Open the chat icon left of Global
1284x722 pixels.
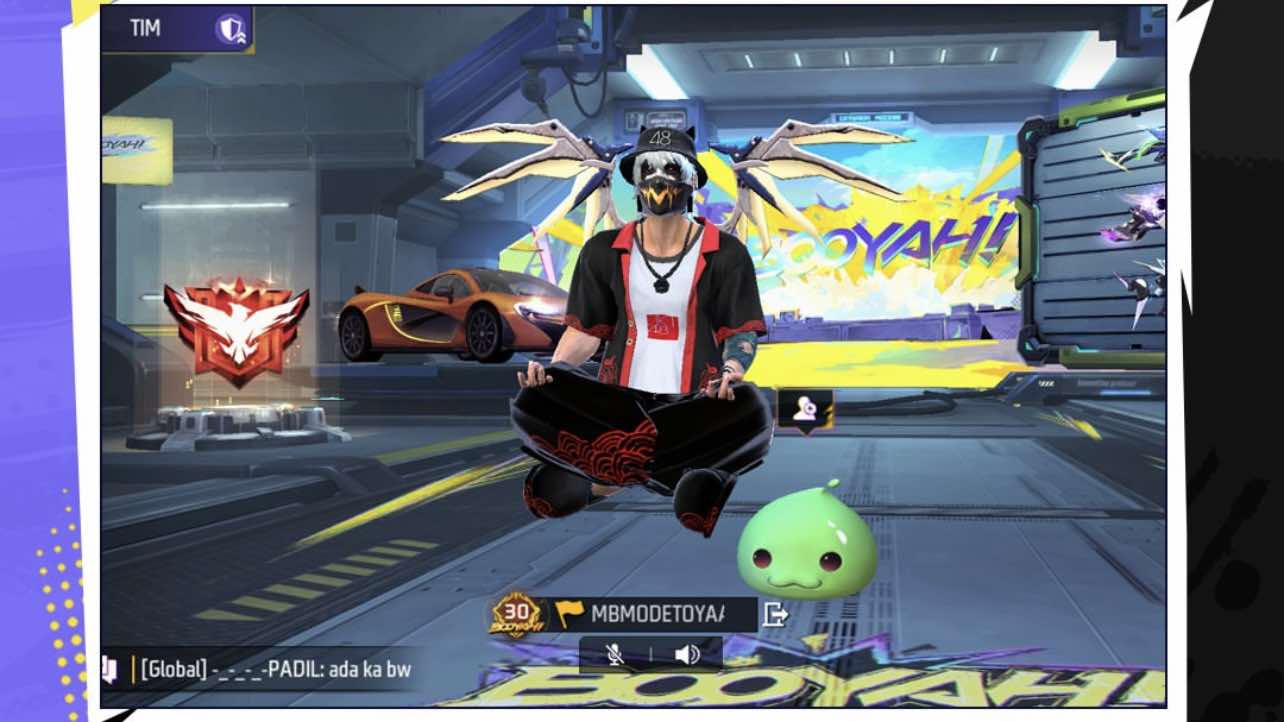[110, 668]
